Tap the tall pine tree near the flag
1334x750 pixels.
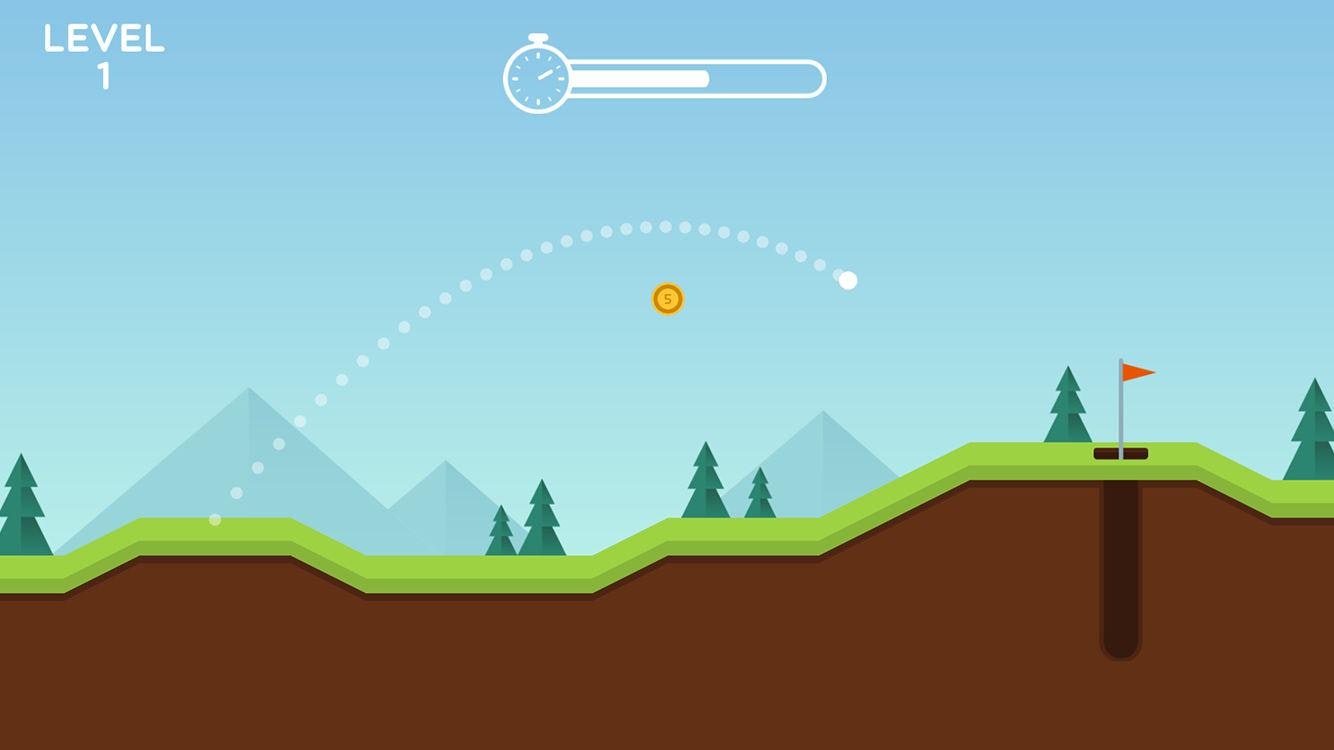[1066, 410]
